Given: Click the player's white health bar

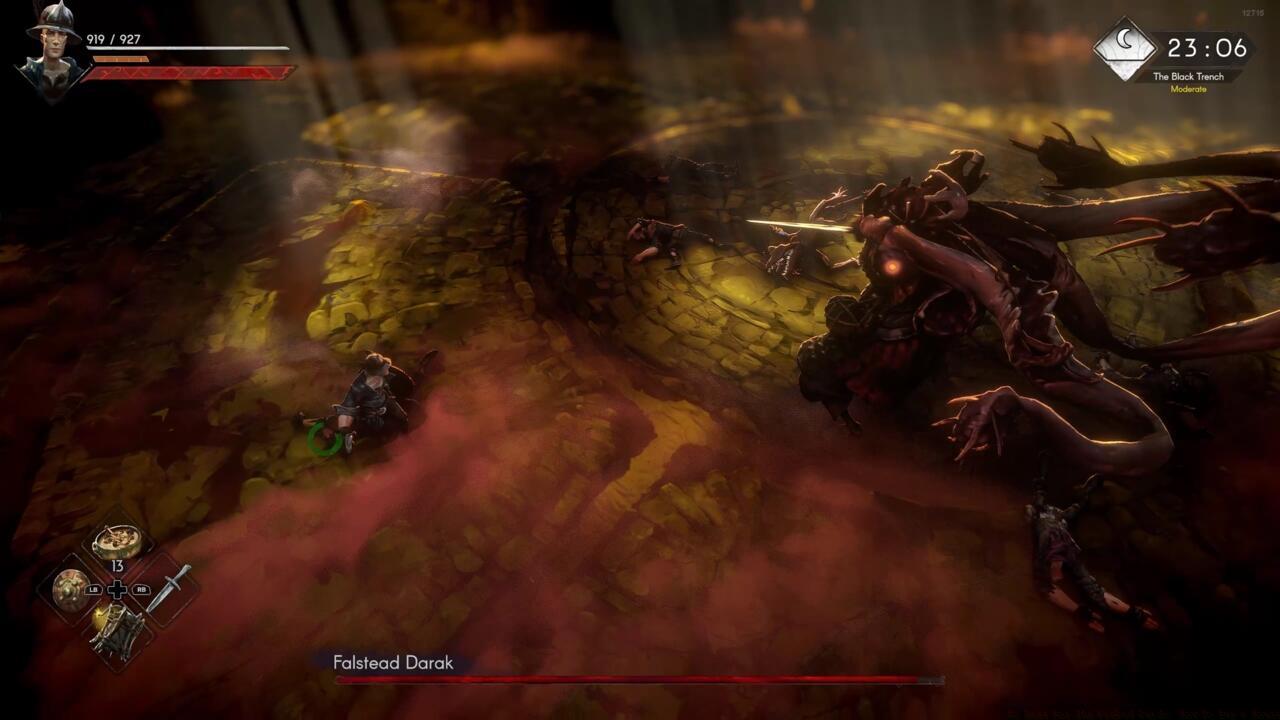Looking at the screenshot, I should pyautogui.click(x=188, y=48).
